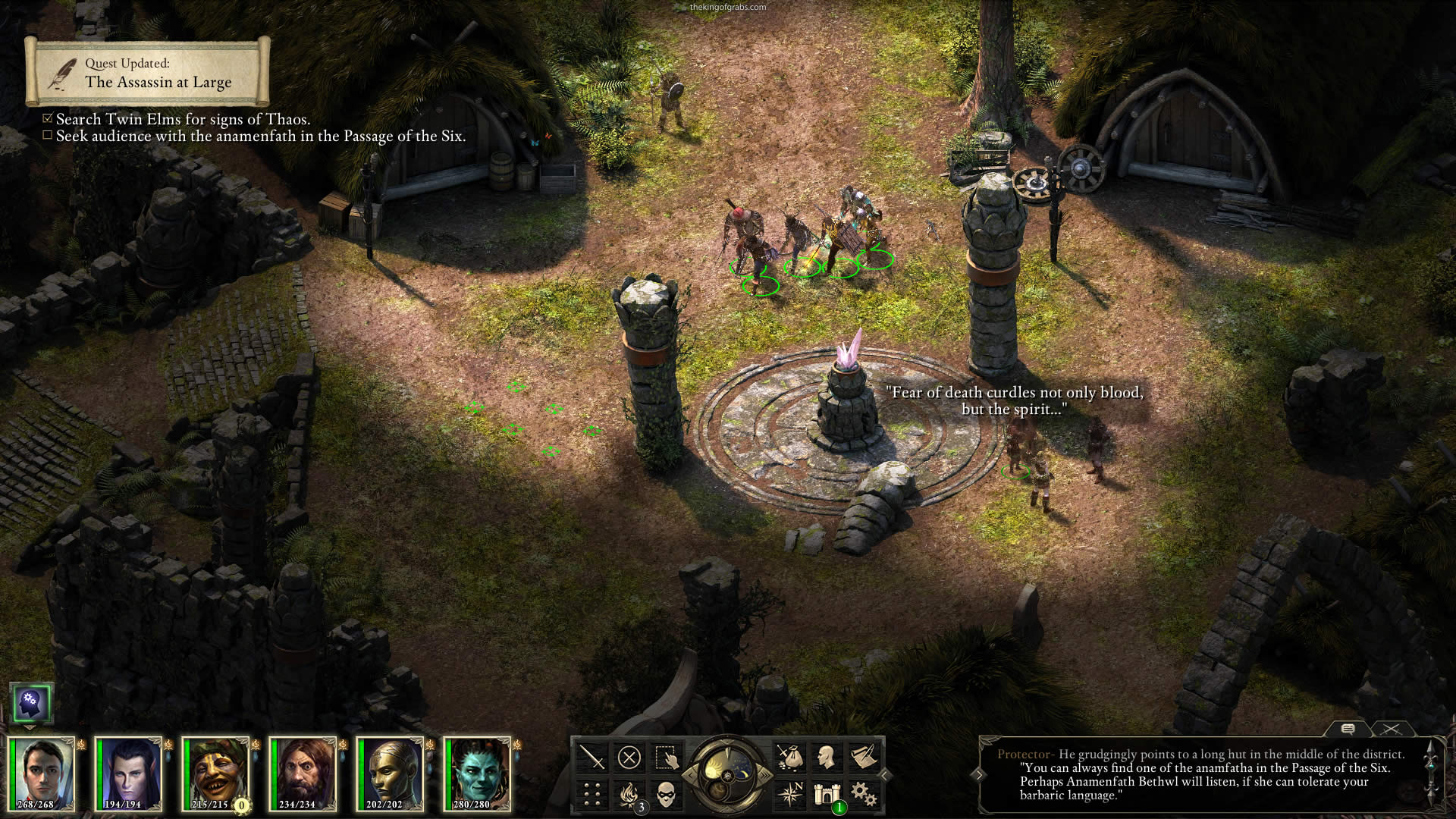Select the grinning orlan portrait

coord(216,772)
